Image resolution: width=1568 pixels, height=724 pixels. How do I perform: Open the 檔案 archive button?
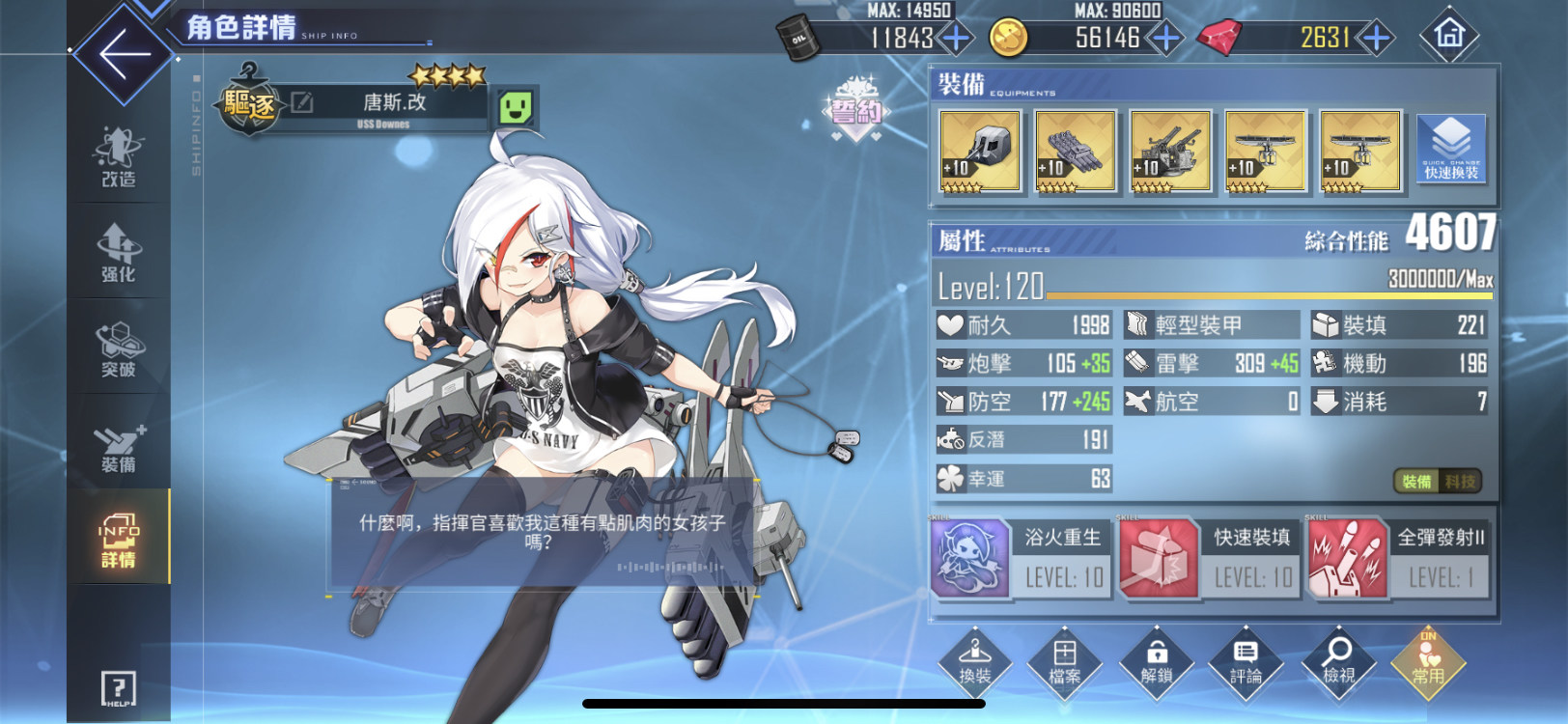[1065, 663]
